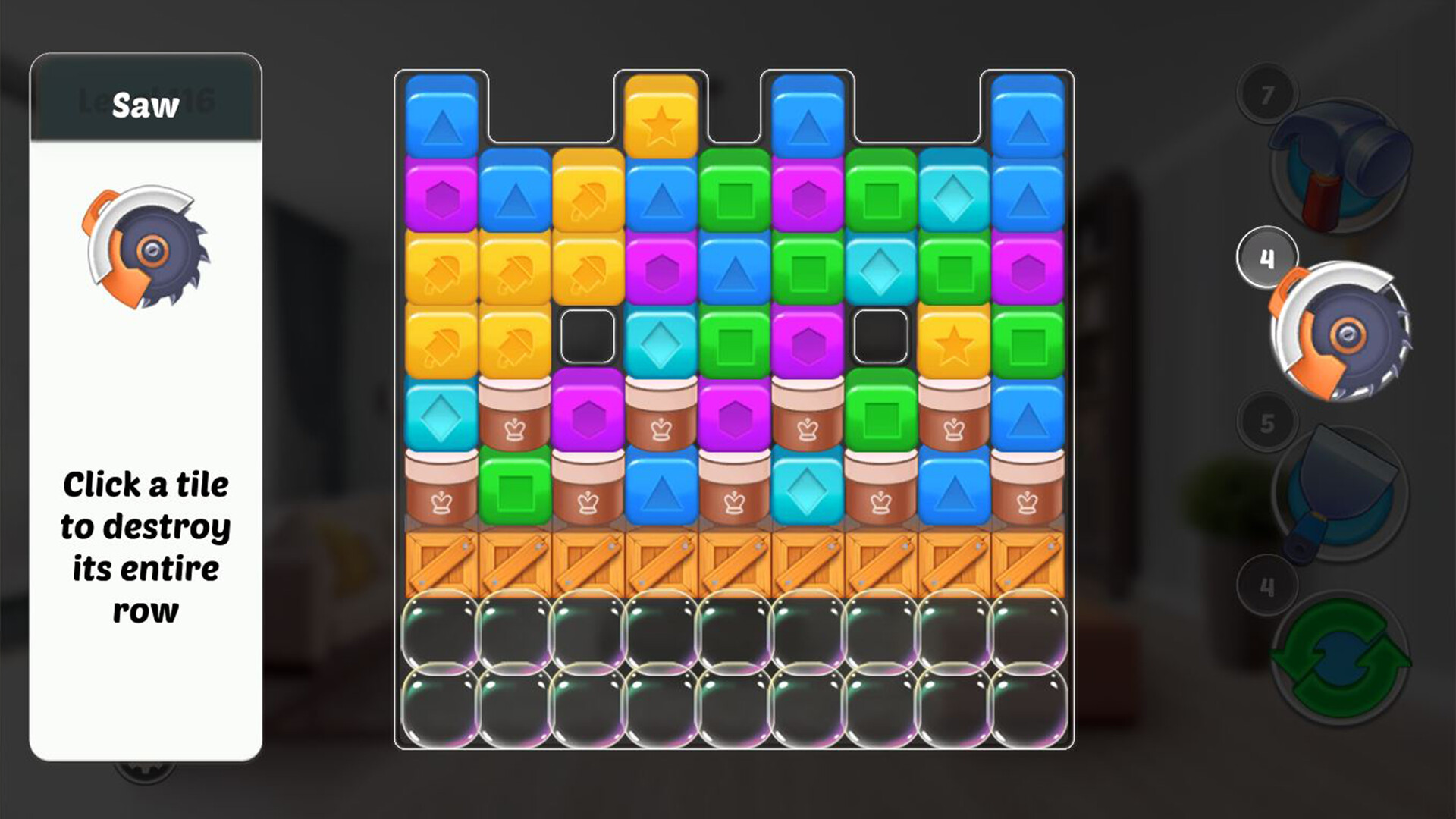Screen dimensions: 1456x819
Task: Click the tutorial text about destroying a row
Action: [148, 527]
